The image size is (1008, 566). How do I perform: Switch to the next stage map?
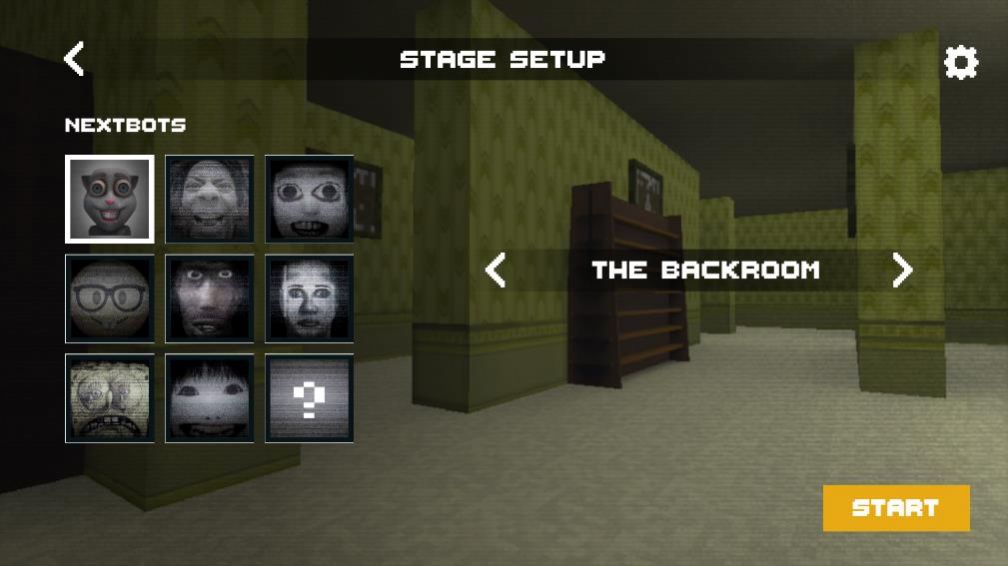[902, 270]
